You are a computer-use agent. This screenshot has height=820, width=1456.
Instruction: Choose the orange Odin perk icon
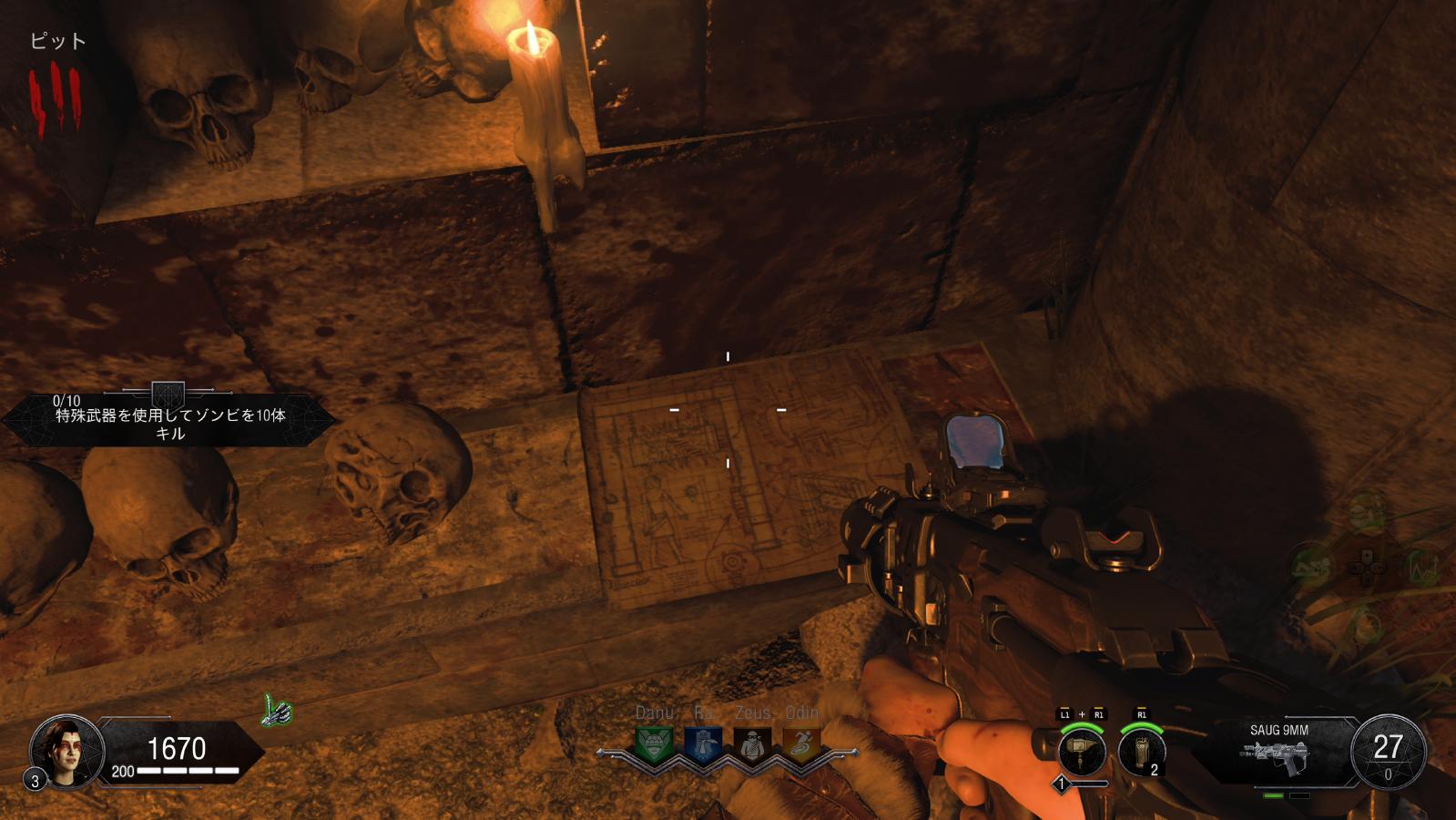tap(800, 746)
